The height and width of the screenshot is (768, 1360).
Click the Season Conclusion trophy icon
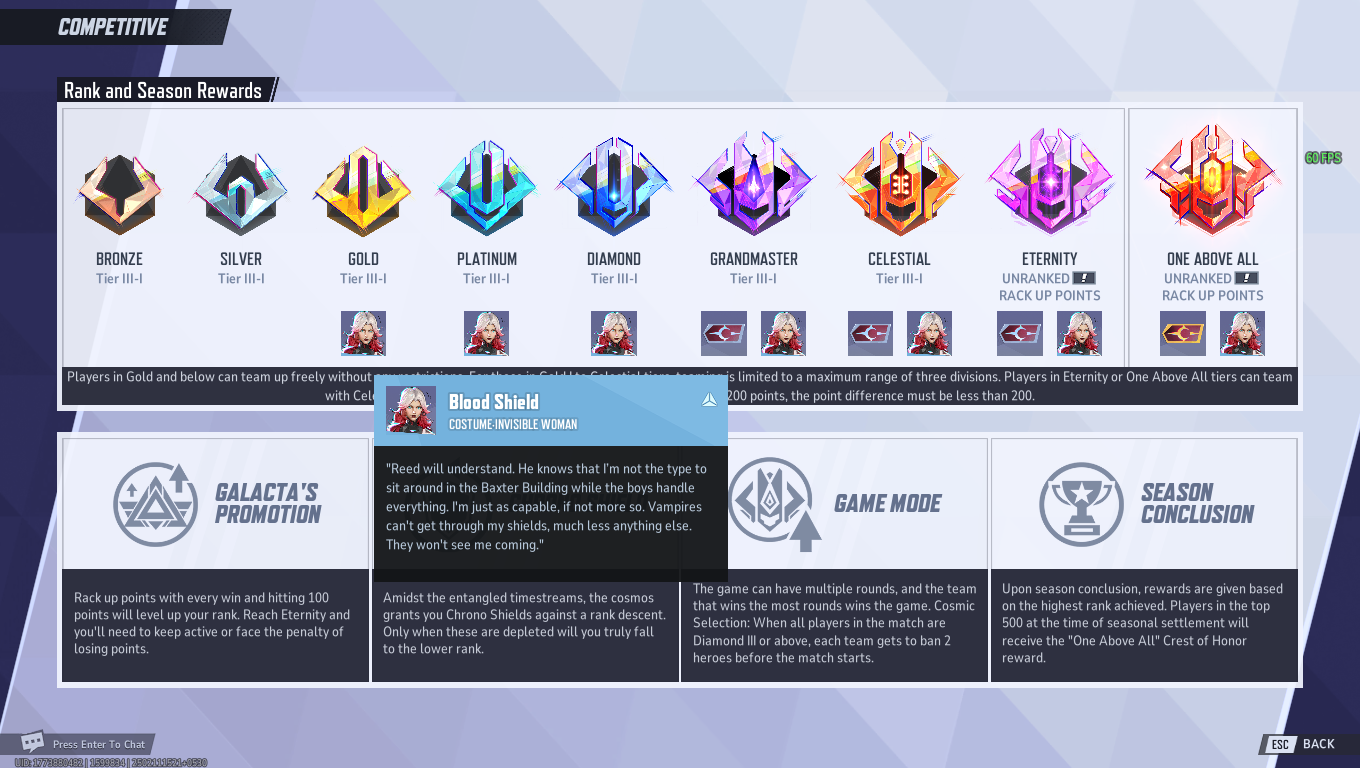click(1083, 503)
